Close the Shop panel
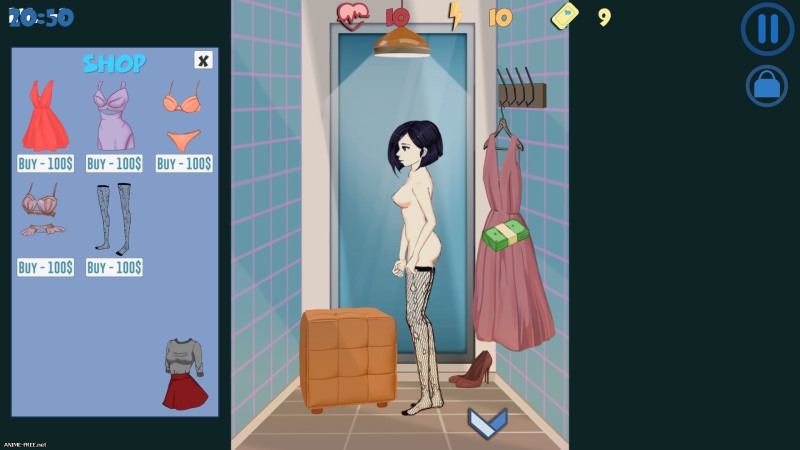Screen dimensions: 800x450 (203, 60)
